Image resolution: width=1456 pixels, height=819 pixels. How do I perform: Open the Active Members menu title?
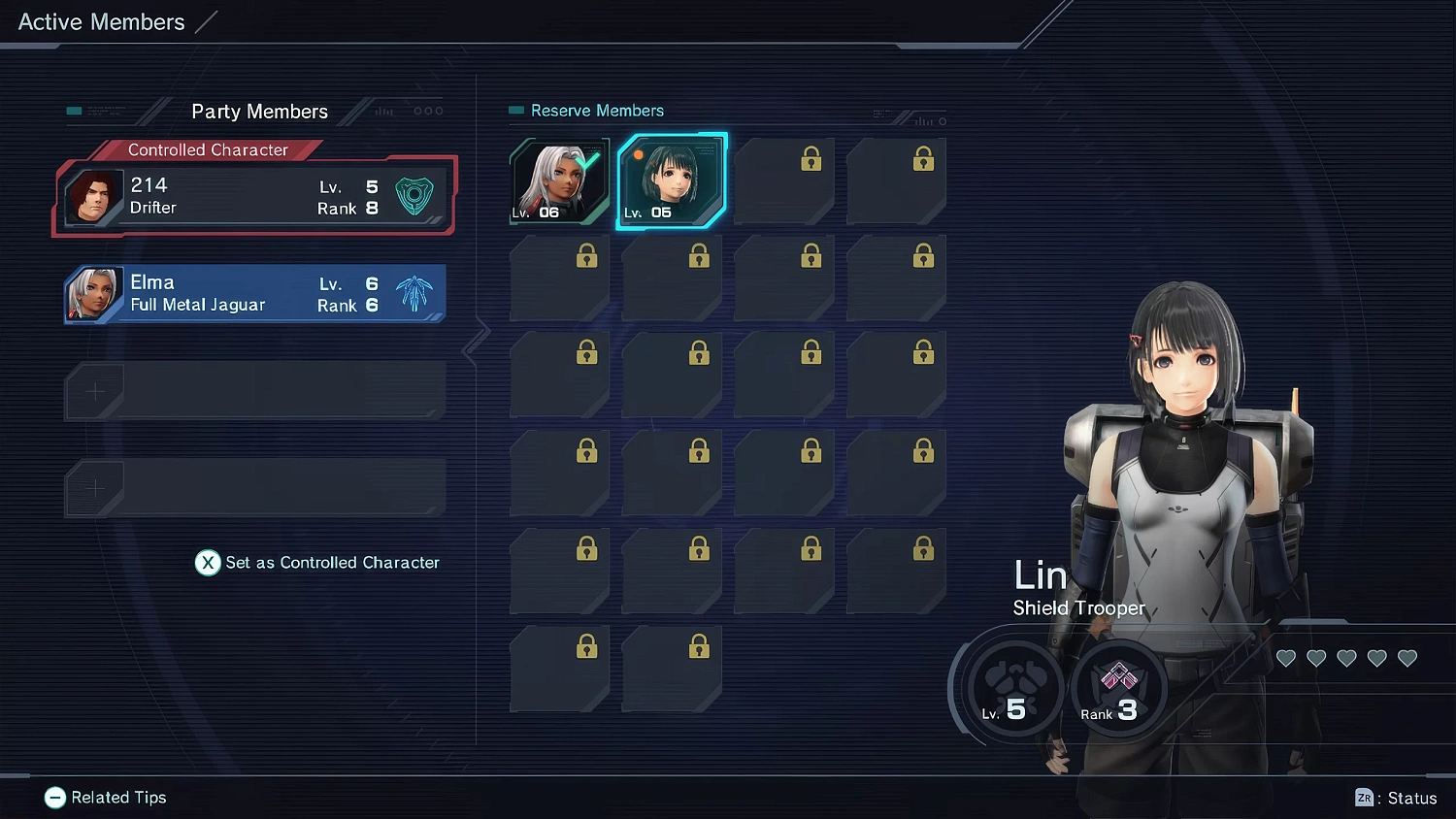coord(100,21)
